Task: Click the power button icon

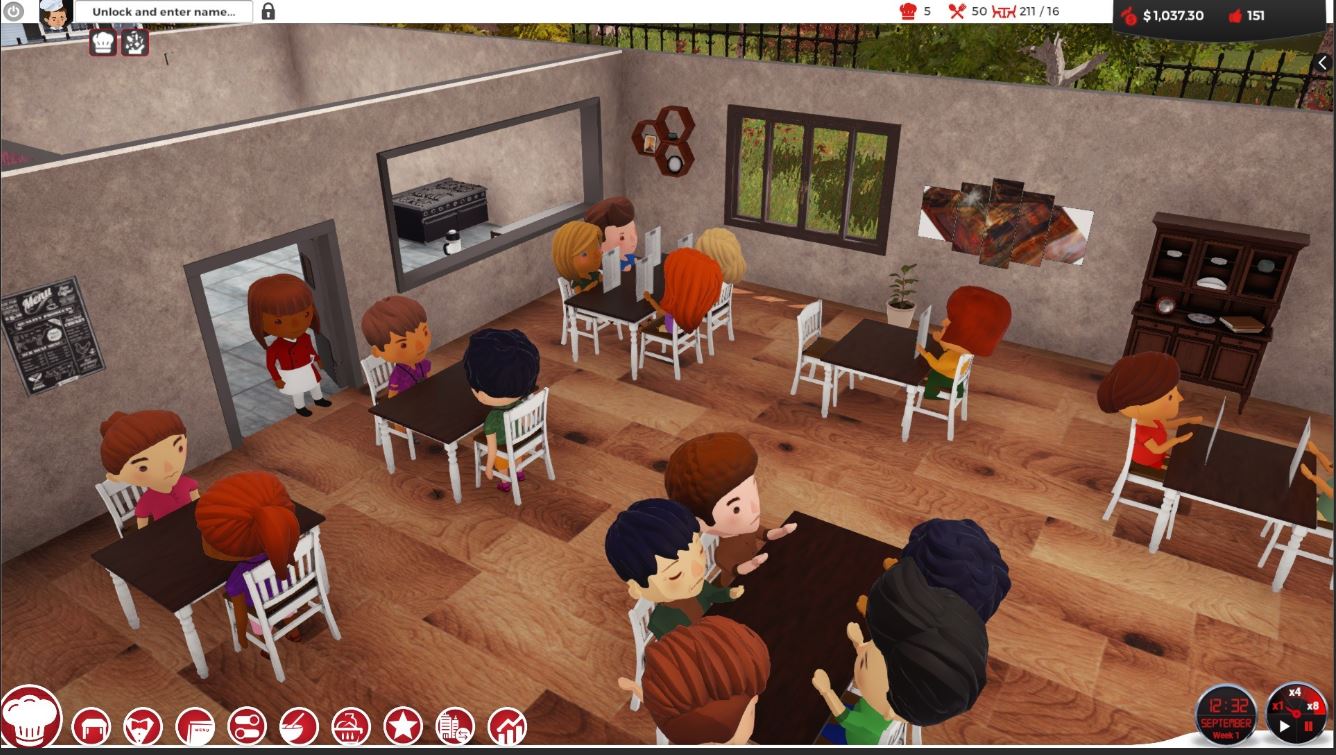Action: pos(14,12)
